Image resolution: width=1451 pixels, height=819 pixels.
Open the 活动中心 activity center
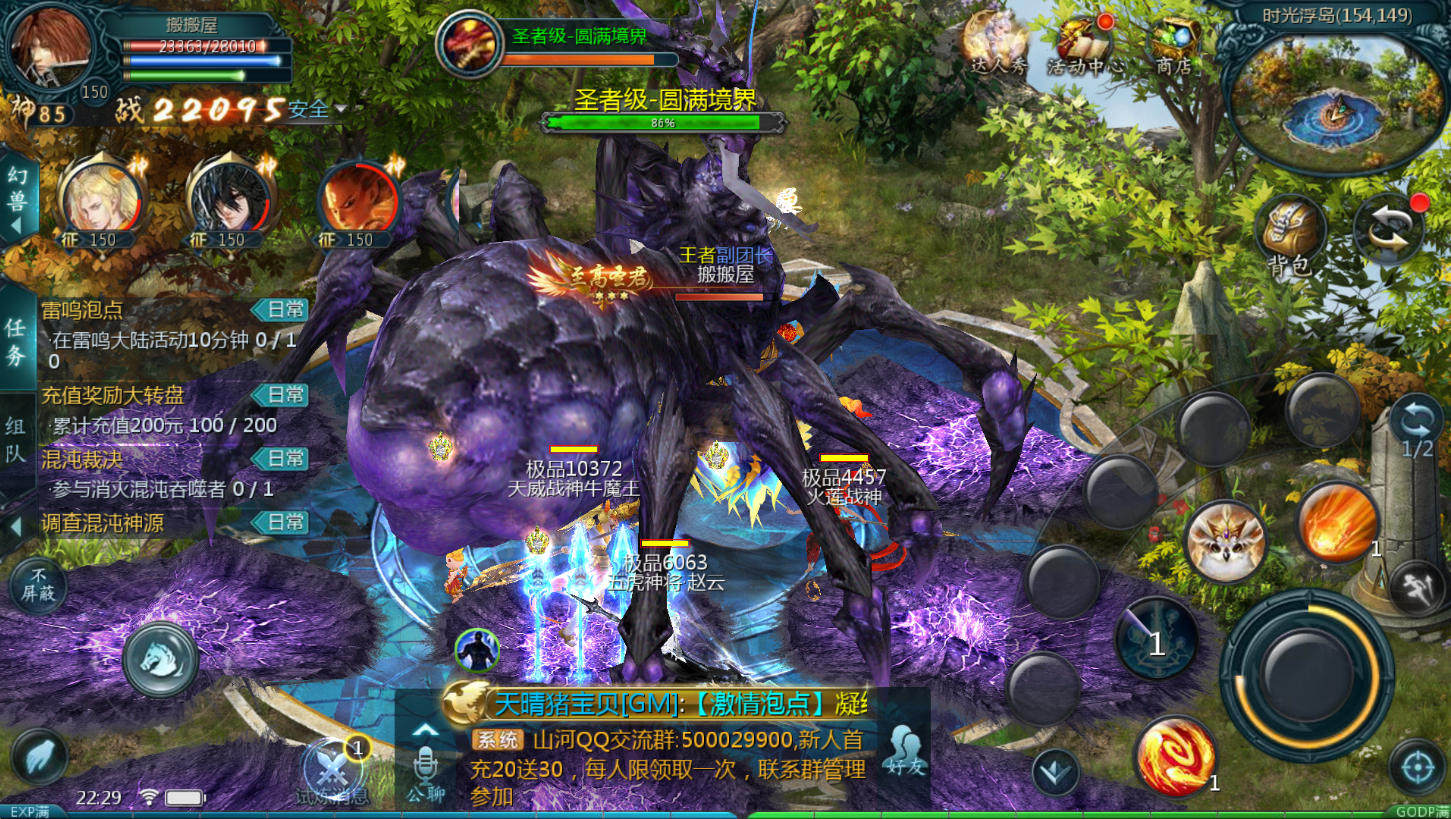click(x=1084, y=45)
